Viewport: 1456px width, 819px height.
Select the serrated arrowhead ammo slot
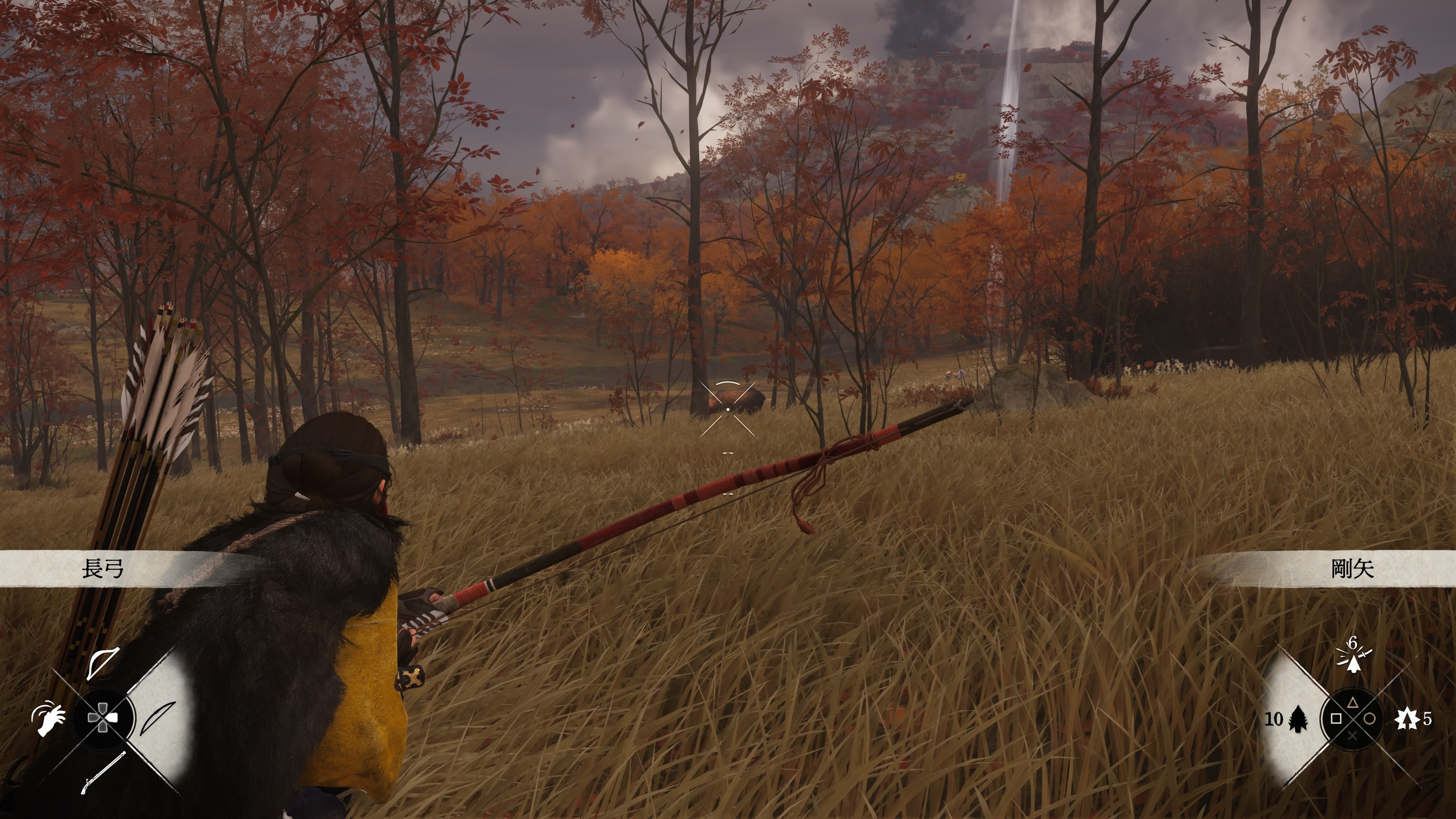1298,719
